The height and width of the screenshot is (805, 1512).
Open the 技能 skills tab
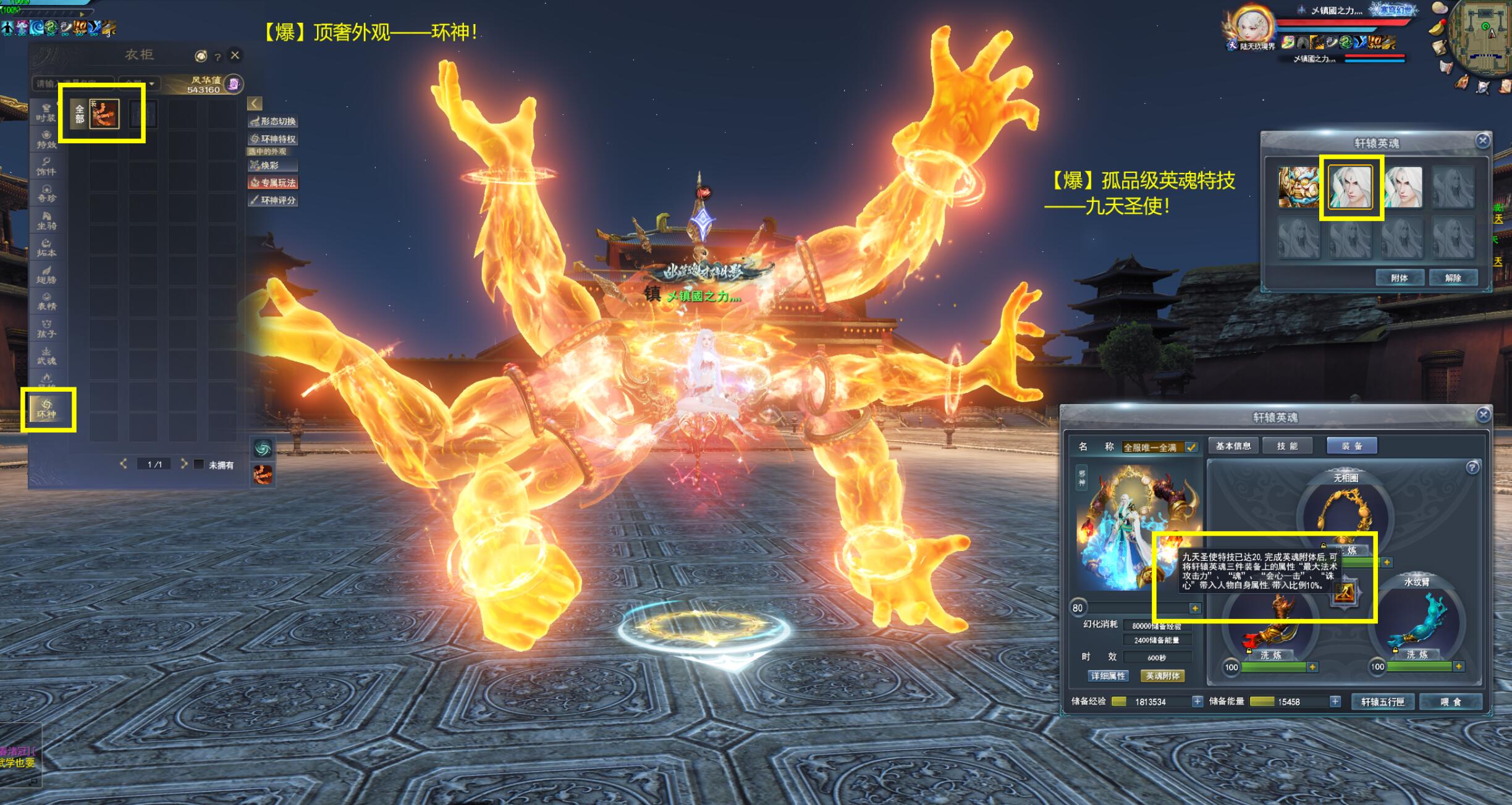pyautogui.click(x=1287, y=446)
